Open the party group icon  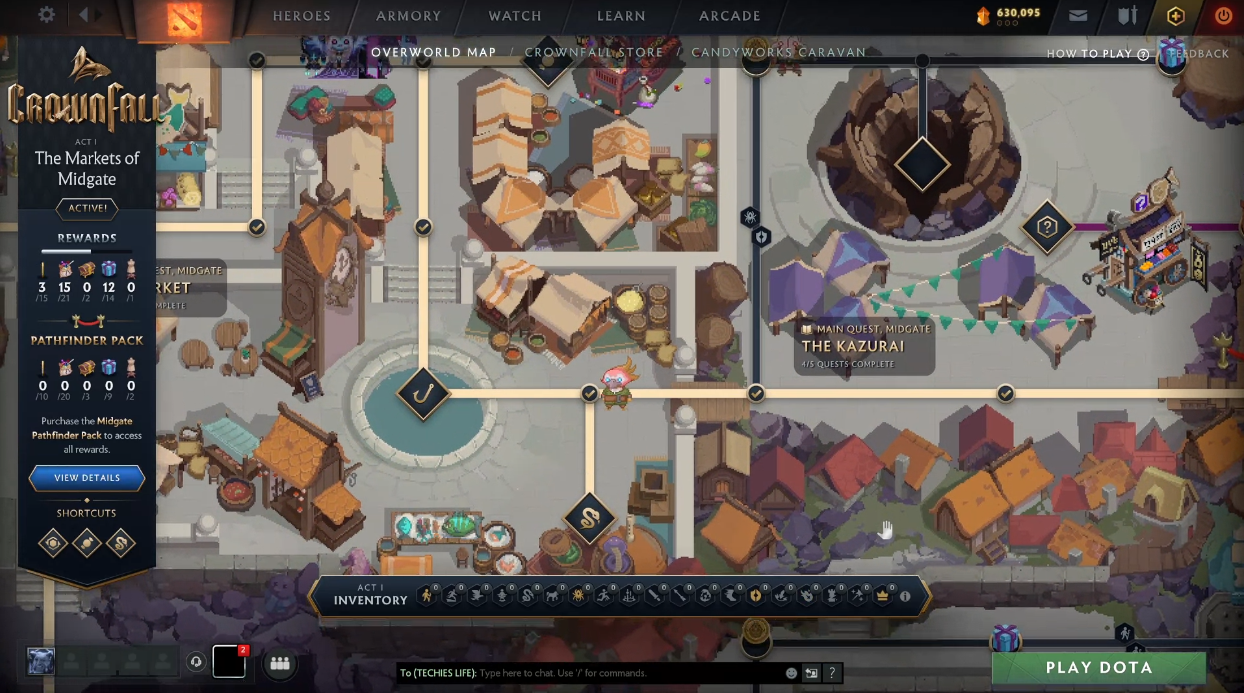[x=279, y=663]
